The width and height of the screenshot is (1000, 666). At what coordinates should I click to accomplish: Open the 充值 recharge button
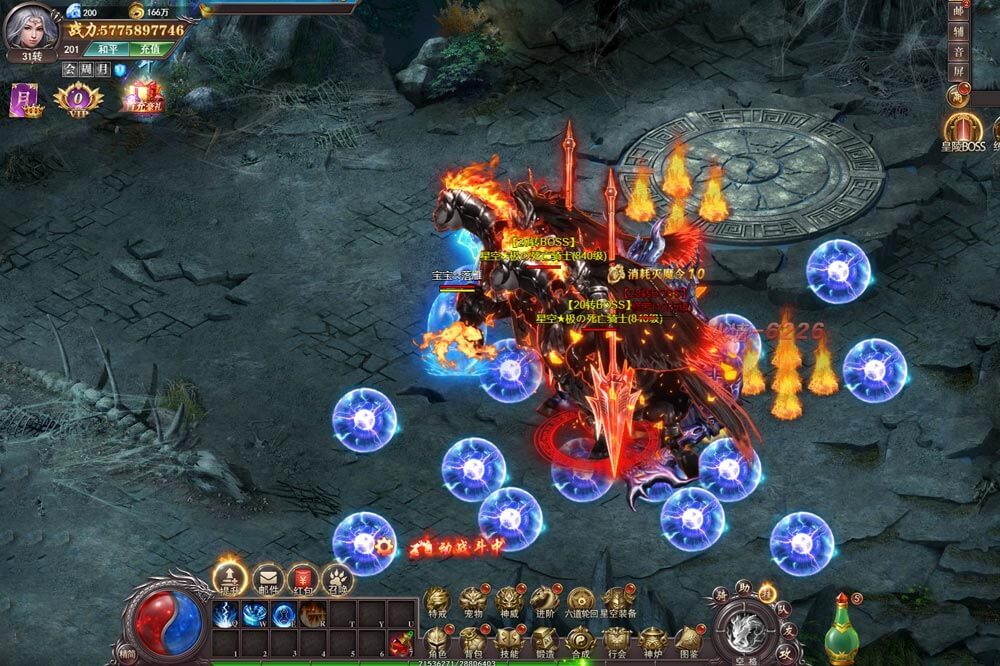tap(150, 48)
